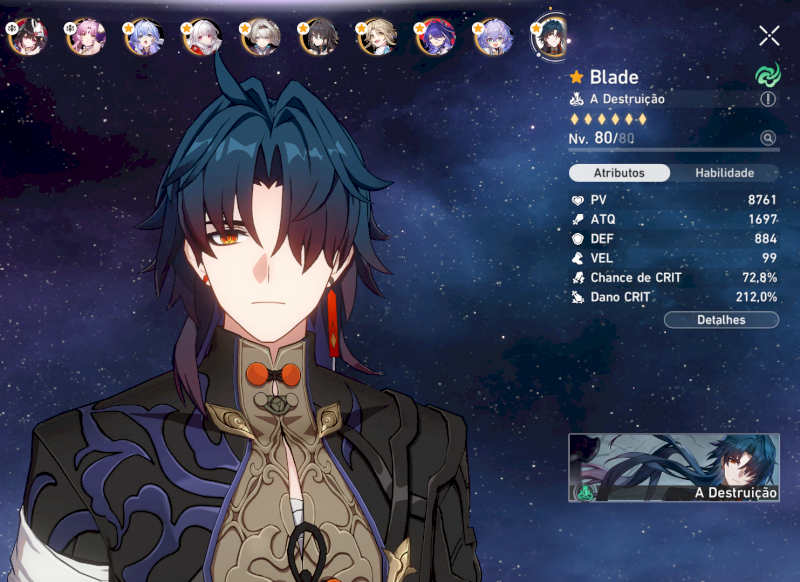The height and width of the screenshot is (582, 800).
Task: Select the blue-haired character portrait
Action: 141,37
